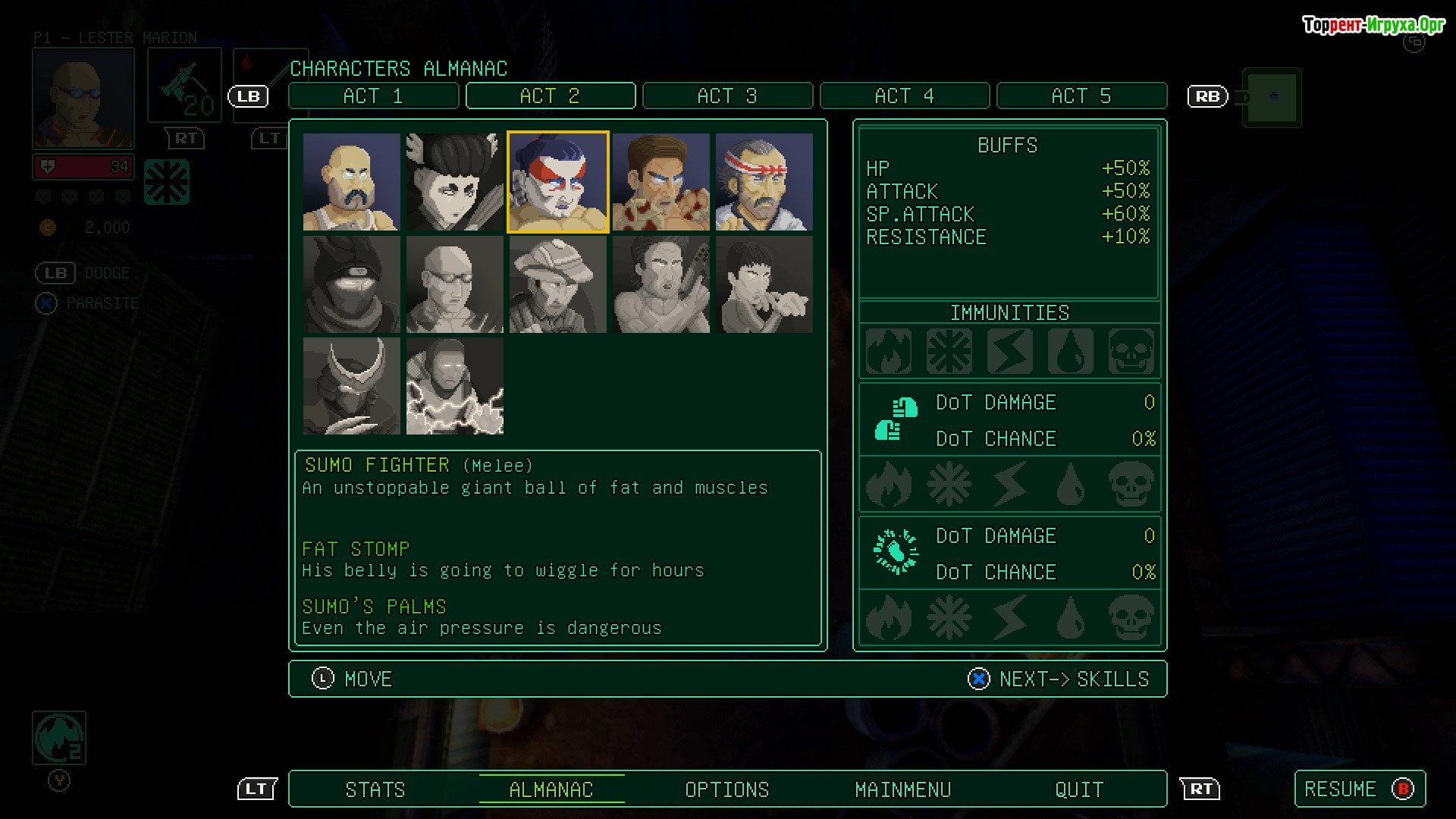The height and width of the screenshot is (819, 1456).
Task: Open the Act 3 character list
Action: tap(727, 96)
